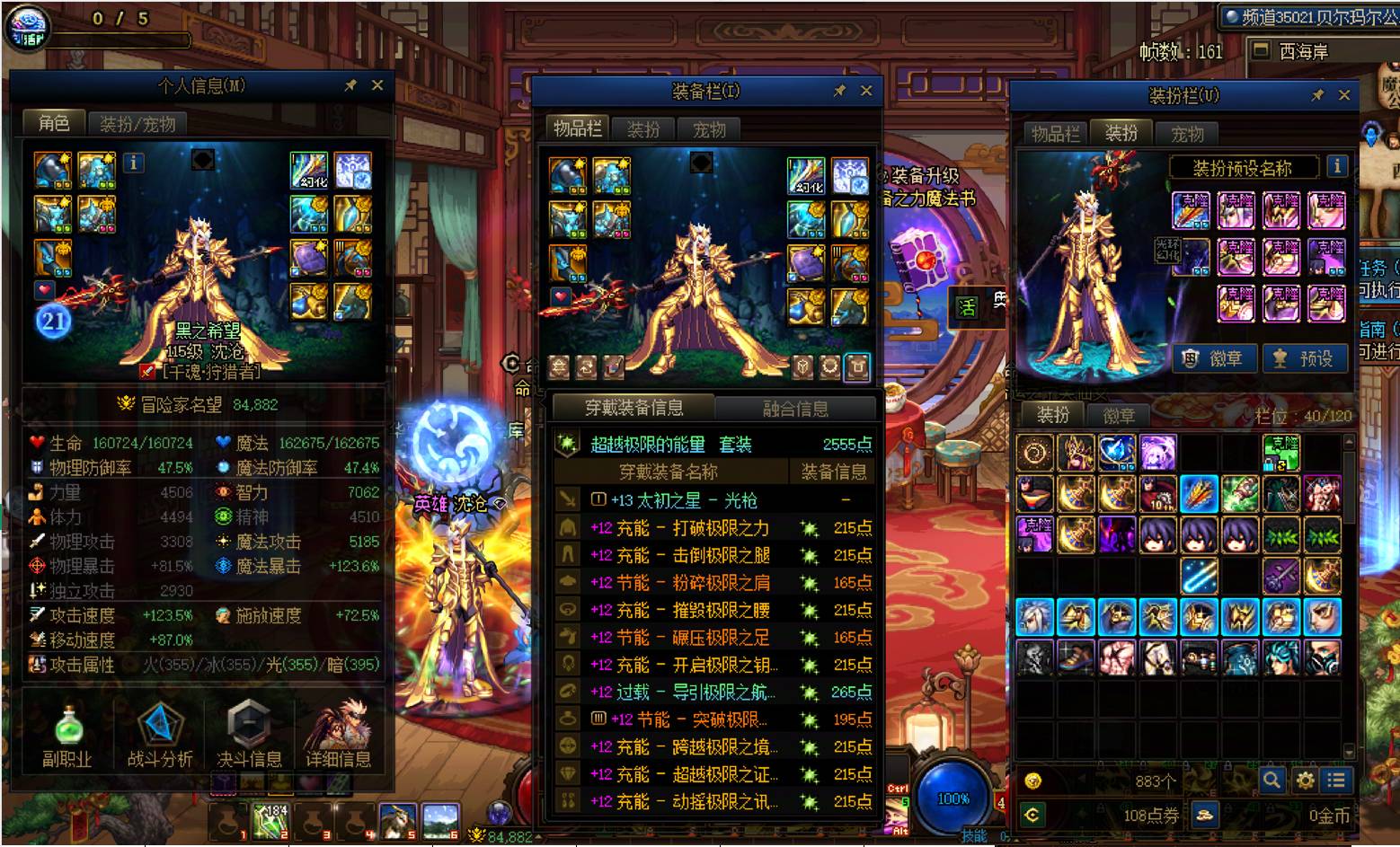The width and height of the screenshot is (1400, 847).
Task: Click the 徽章 emblem button
Action: [x=1213, y=358]
